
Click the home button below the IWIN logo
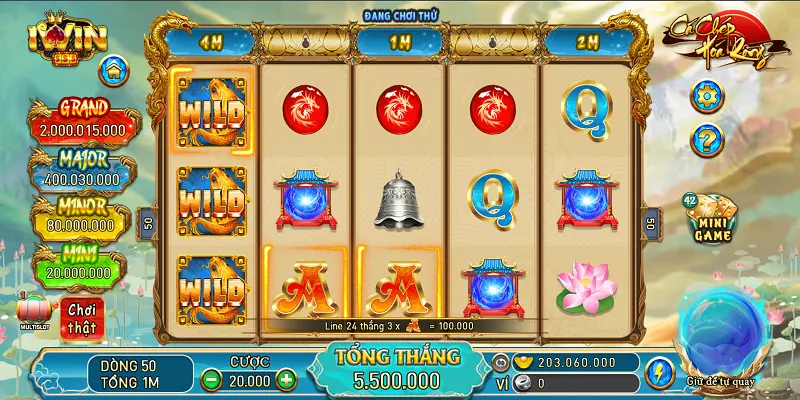coord(113,71)
